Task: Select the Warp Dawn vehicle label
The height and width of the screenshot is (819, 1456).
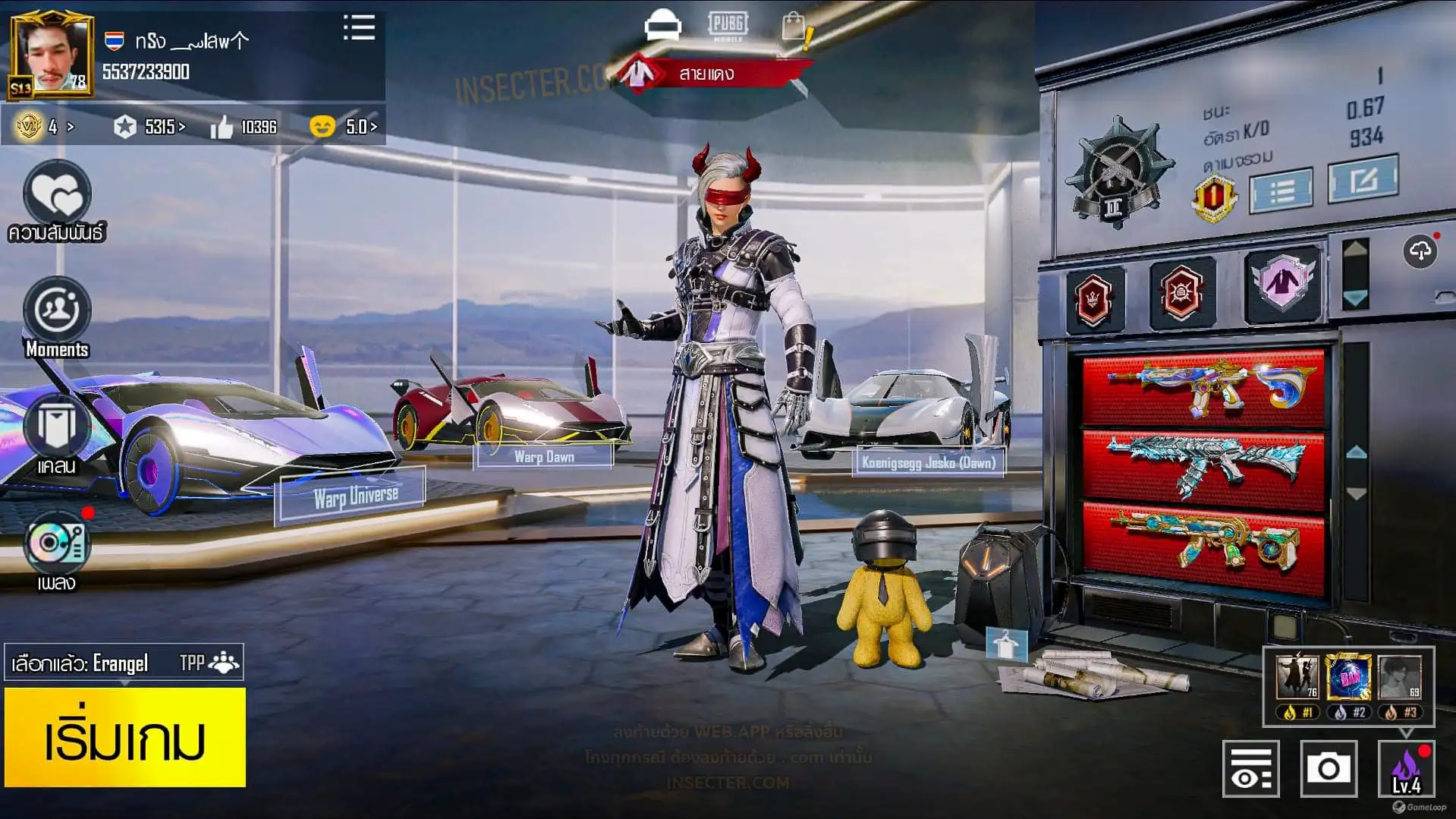Action: point(544,456)
